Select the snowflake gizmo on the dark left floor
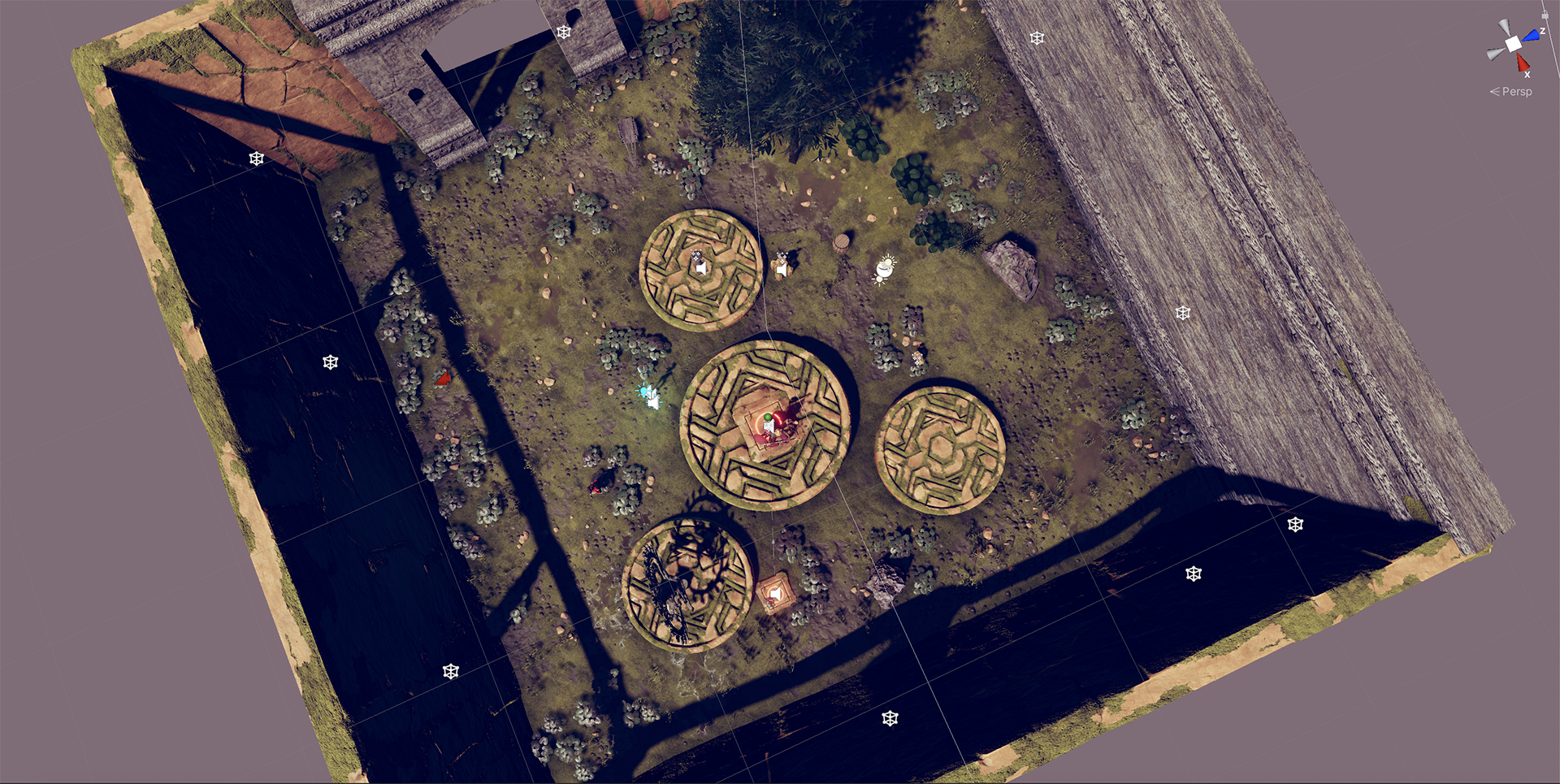1560x784 pixels. 330,362
